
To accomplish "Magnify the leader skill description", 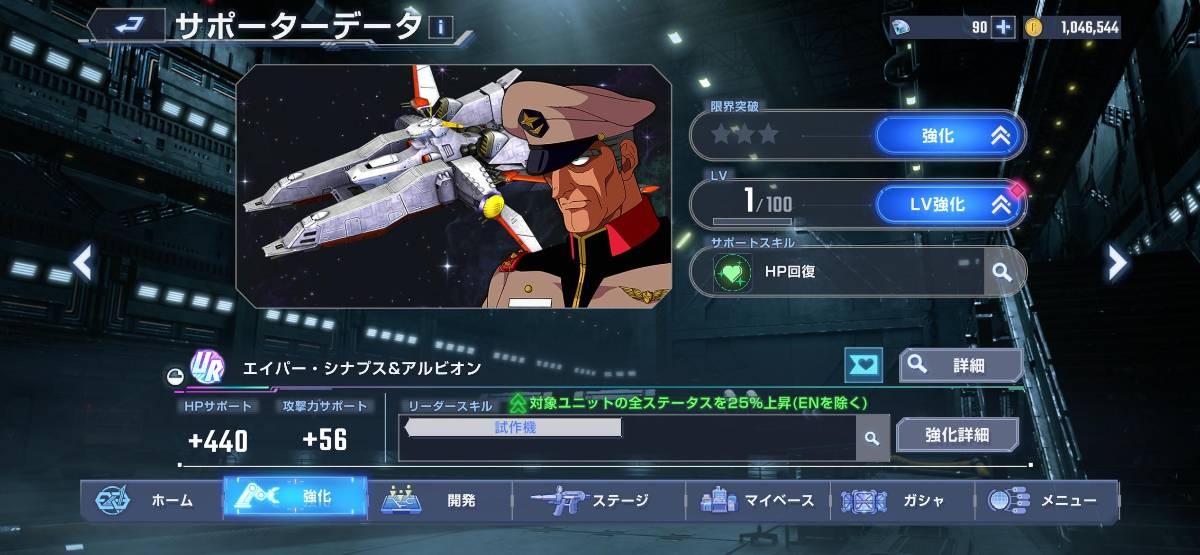I will click(872, 438).
